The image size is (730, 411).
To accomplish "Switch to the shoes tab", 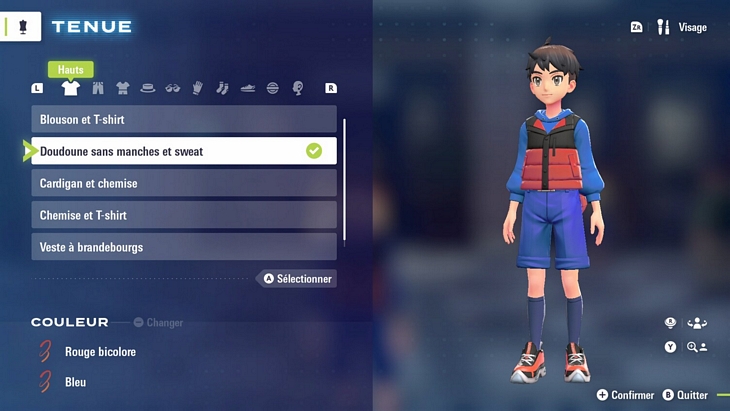I will click(x=248, y=88).
